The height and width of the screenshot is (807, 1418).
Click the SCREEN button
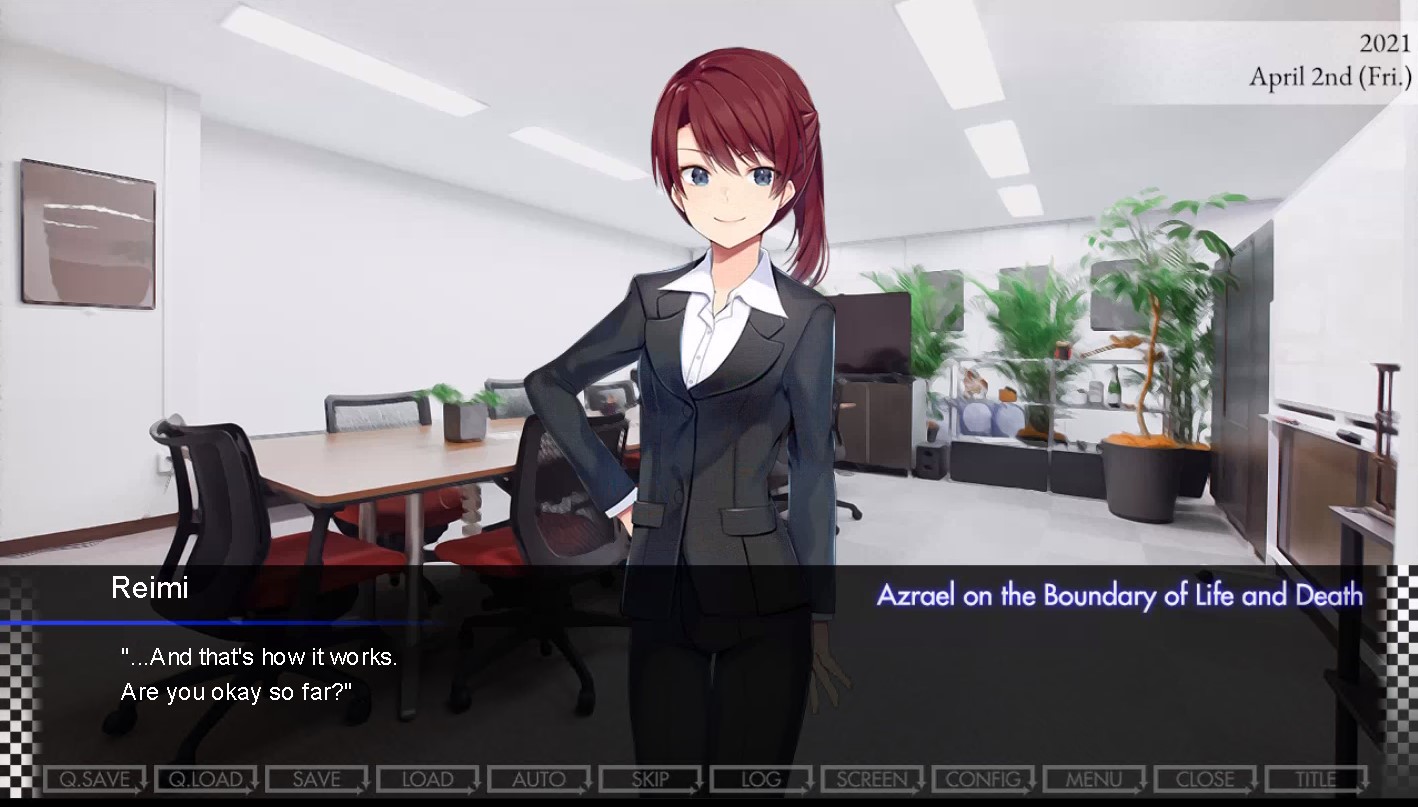click(x=871, y=779)
